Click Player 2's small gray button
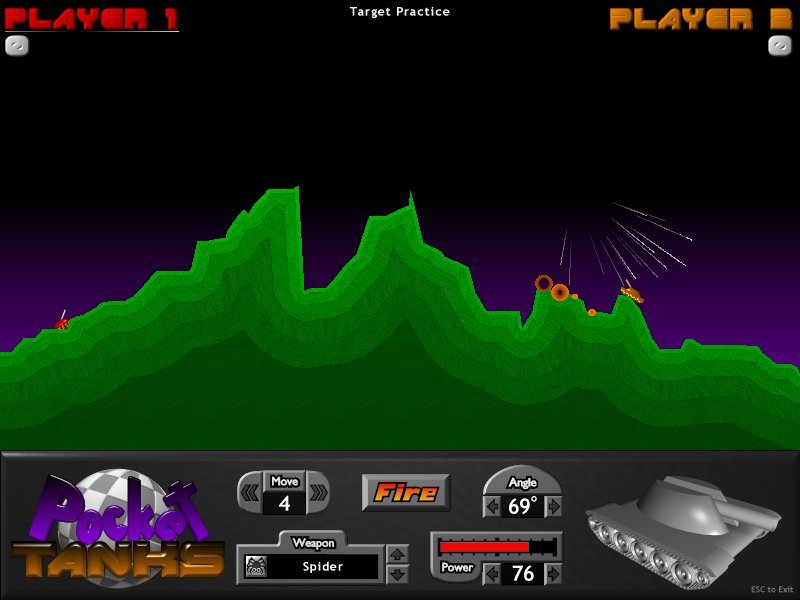Viewport: 800px width, 600px height. tap(780, 45)
